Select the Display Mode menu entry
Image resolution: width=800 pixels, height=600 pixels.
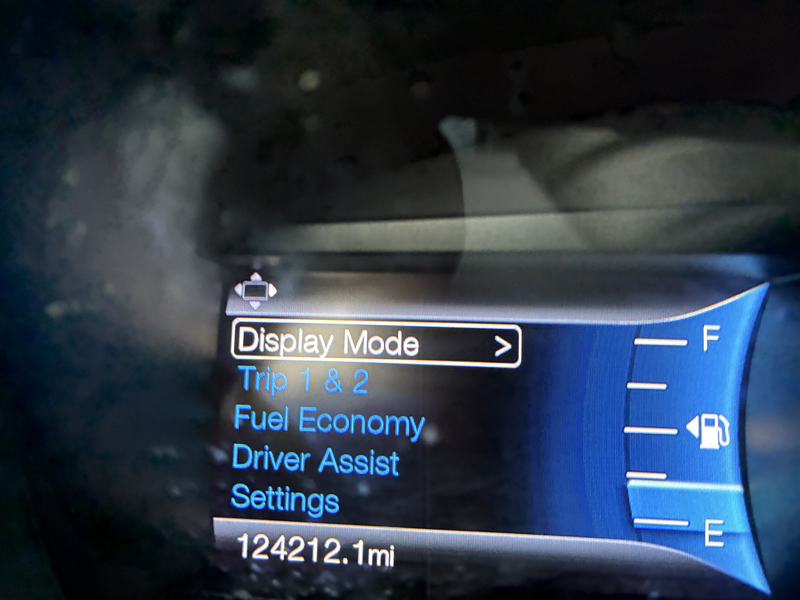pos(375,344)
